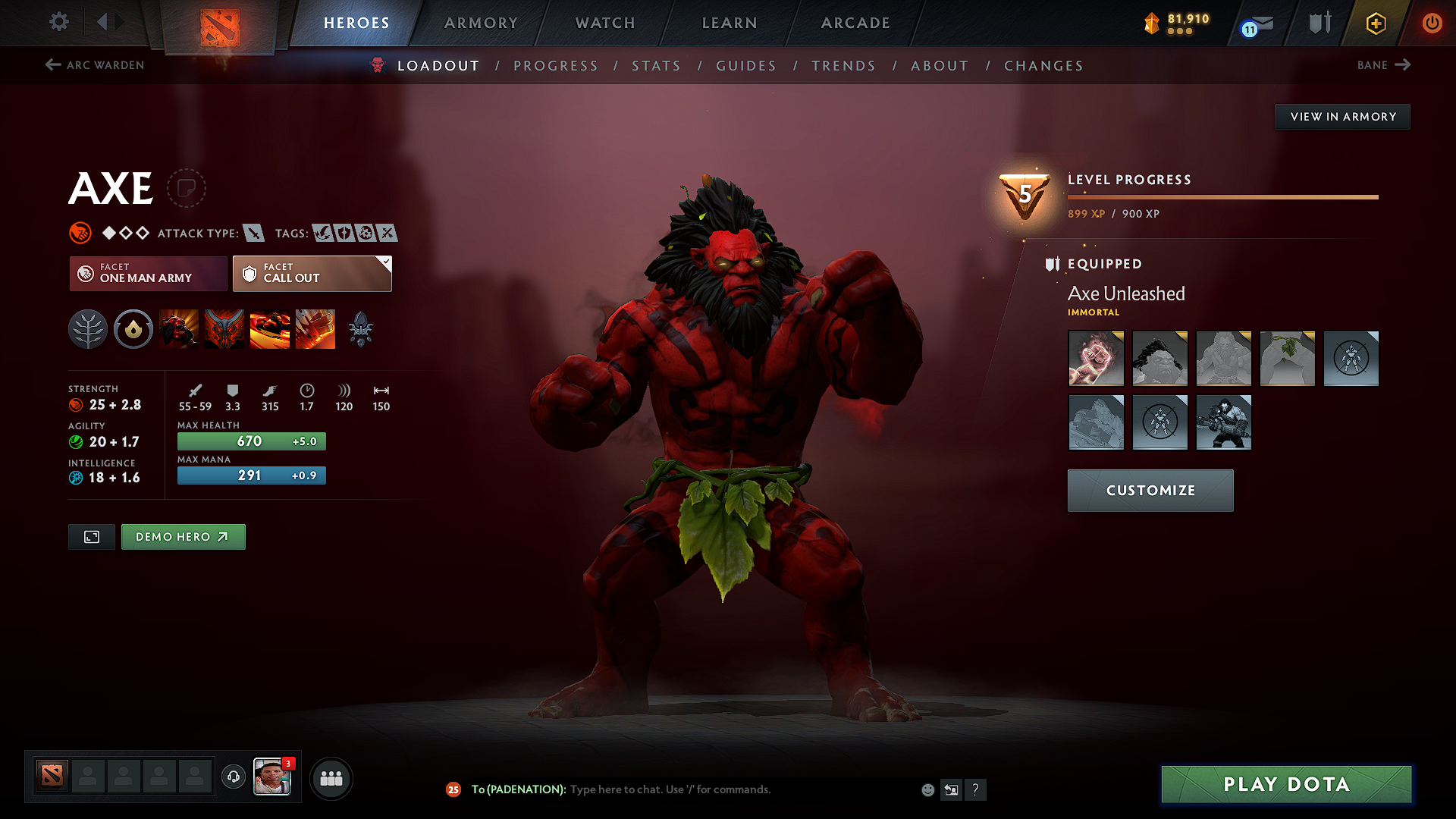Screen dimensions: 1456x819
Task: Inspect the Culling Blade ability icon
Action: click(315, 328)
